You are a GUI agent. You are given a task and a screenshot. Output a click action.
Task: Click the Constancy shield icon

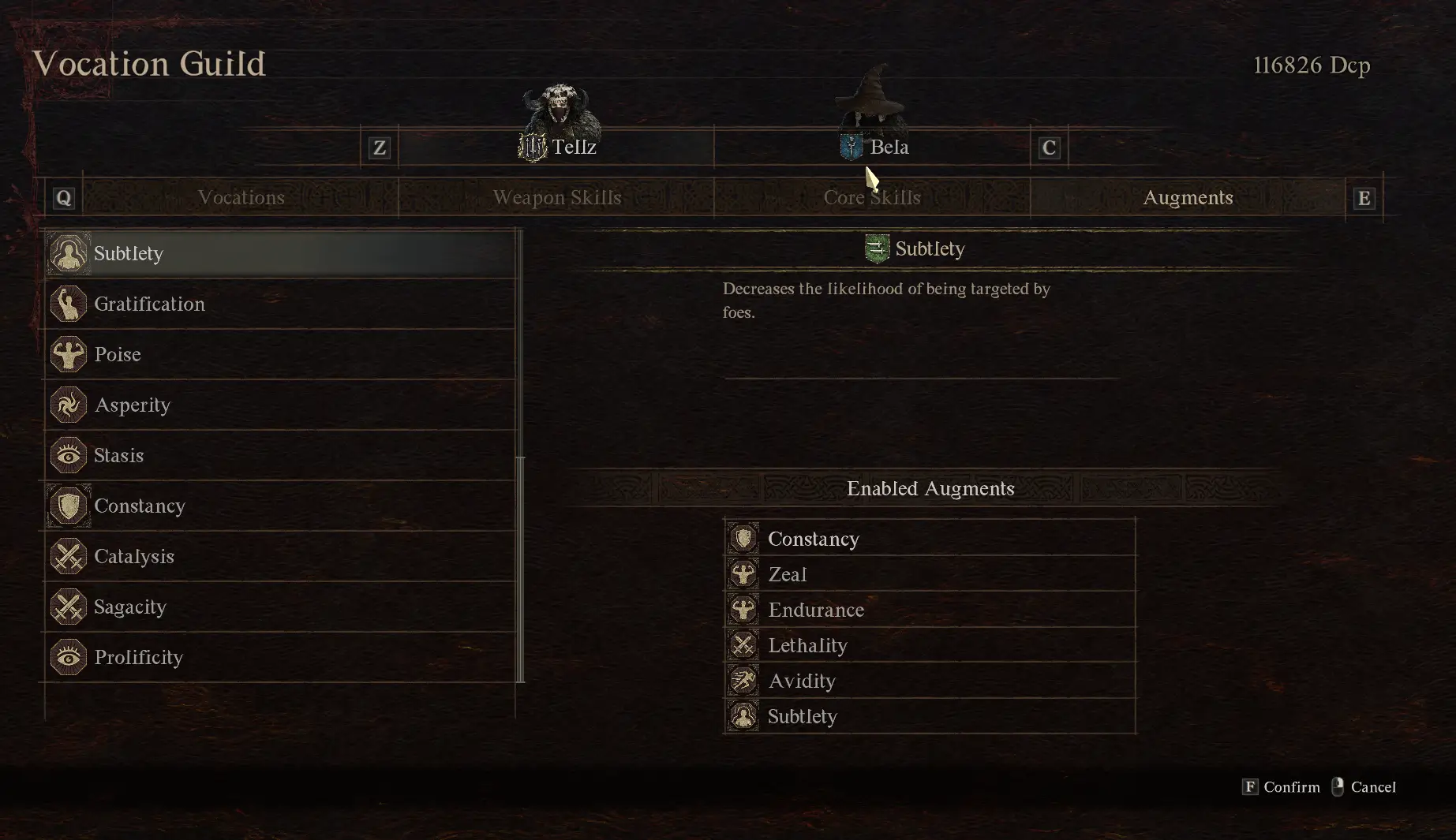pos(69,506)
